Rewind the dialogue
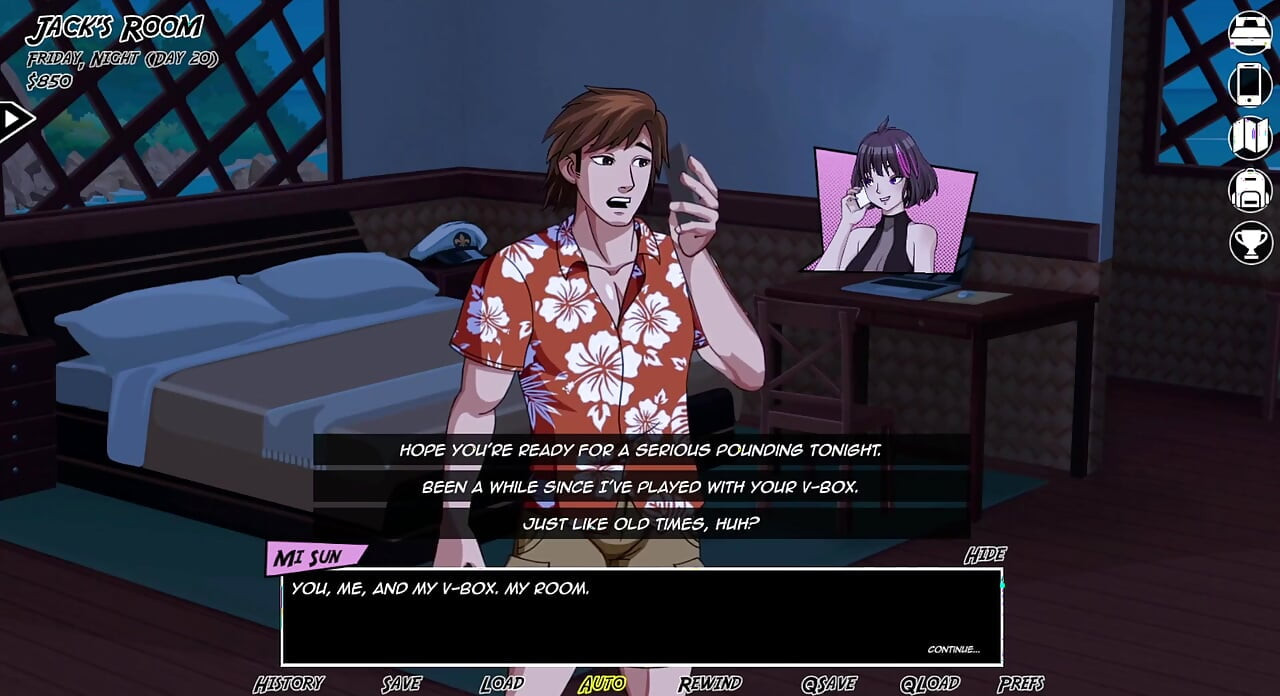The height and width of the screenshot is (696, 1280). pos(709,684)
